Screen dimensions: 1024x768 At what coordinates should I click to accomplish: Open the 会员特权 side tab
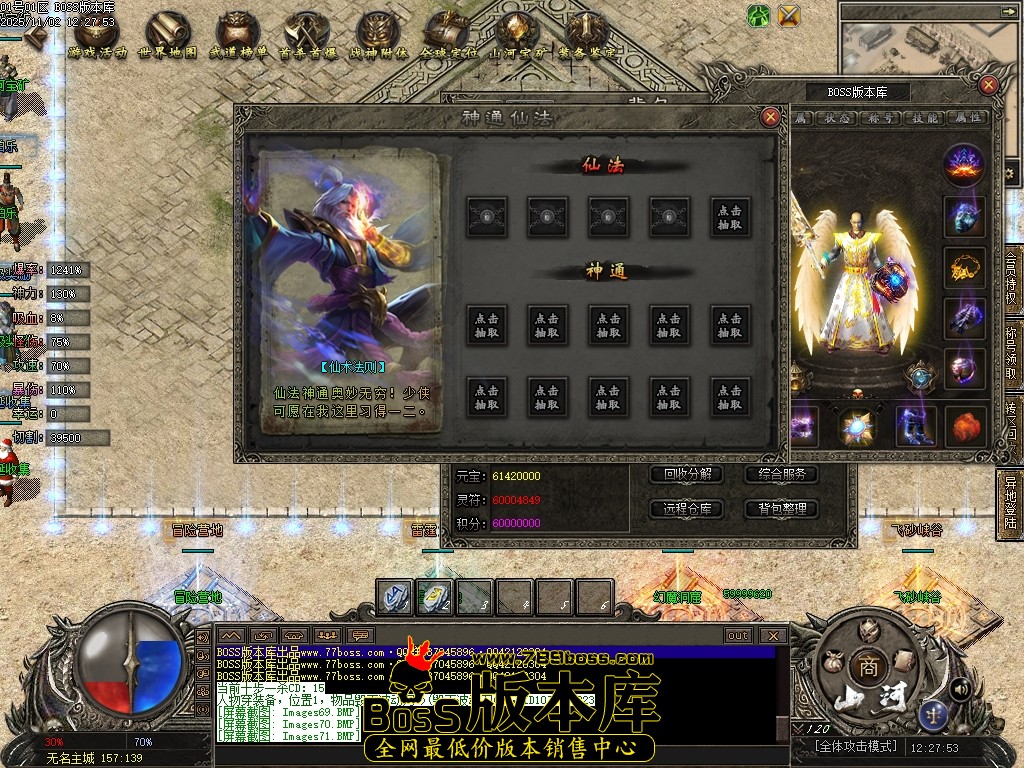coord(1011,282)
